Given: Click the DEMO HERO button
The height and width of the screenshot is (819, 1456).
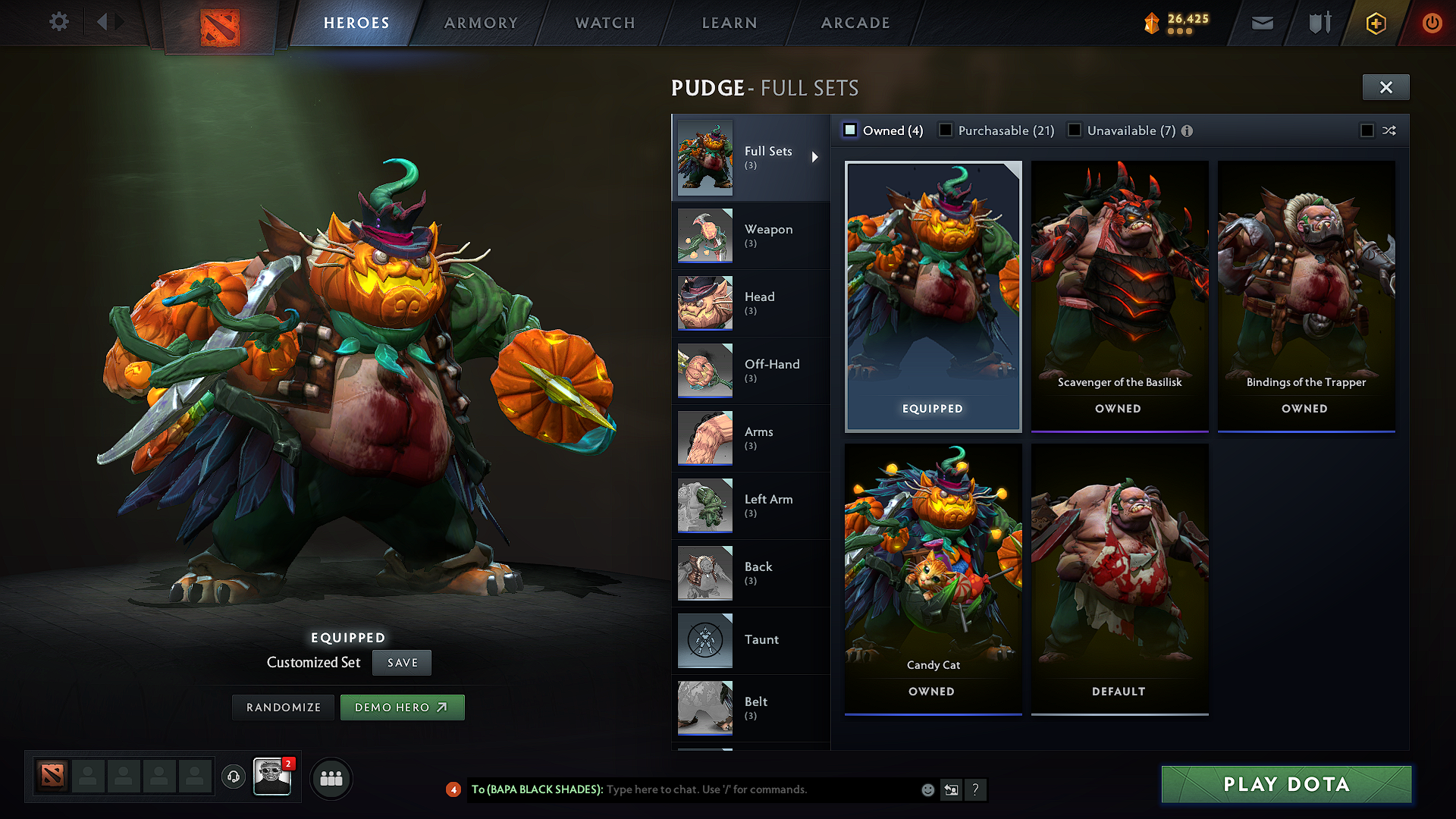Looking at the screenshot, I should (402, 707).
